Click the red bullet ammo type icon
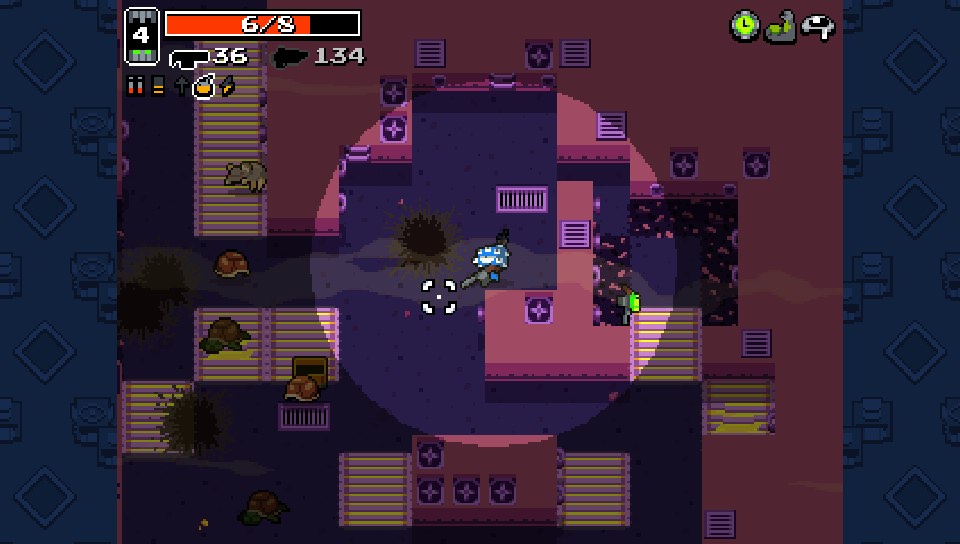960x544 pixels. tap(136, 86)
